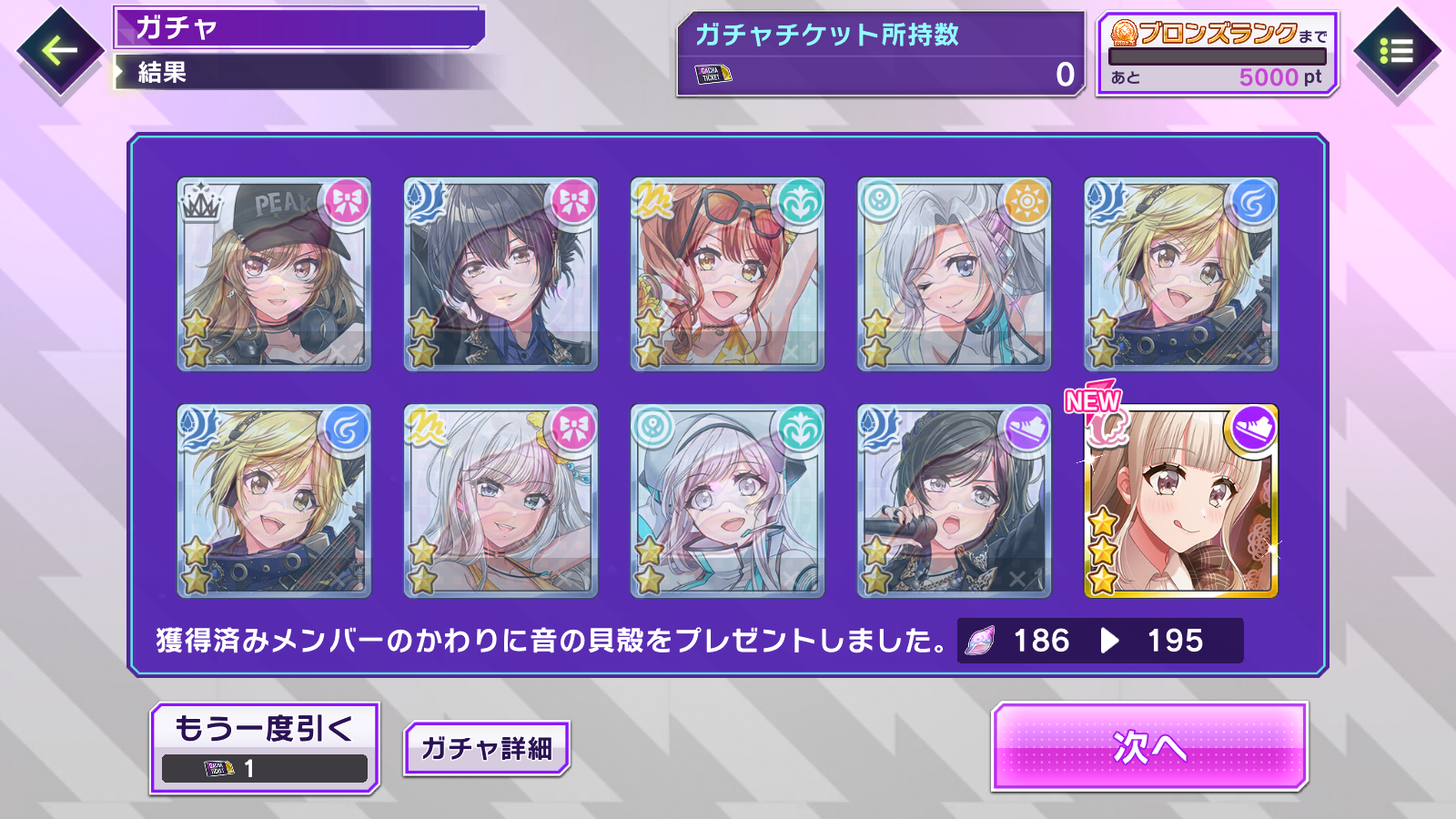1456x819 pixels.
Task: Select the card with the PEAK cap girl
Action: [274, 274]
